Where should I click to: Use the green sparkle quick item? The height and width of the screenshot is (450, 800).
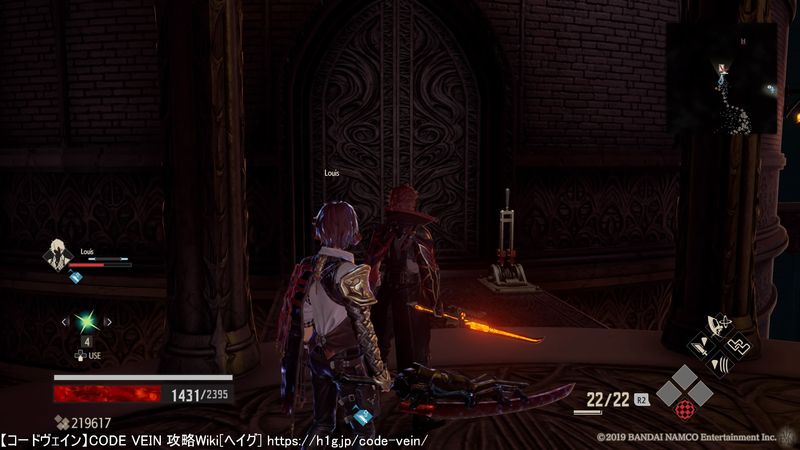pos(87,321)
